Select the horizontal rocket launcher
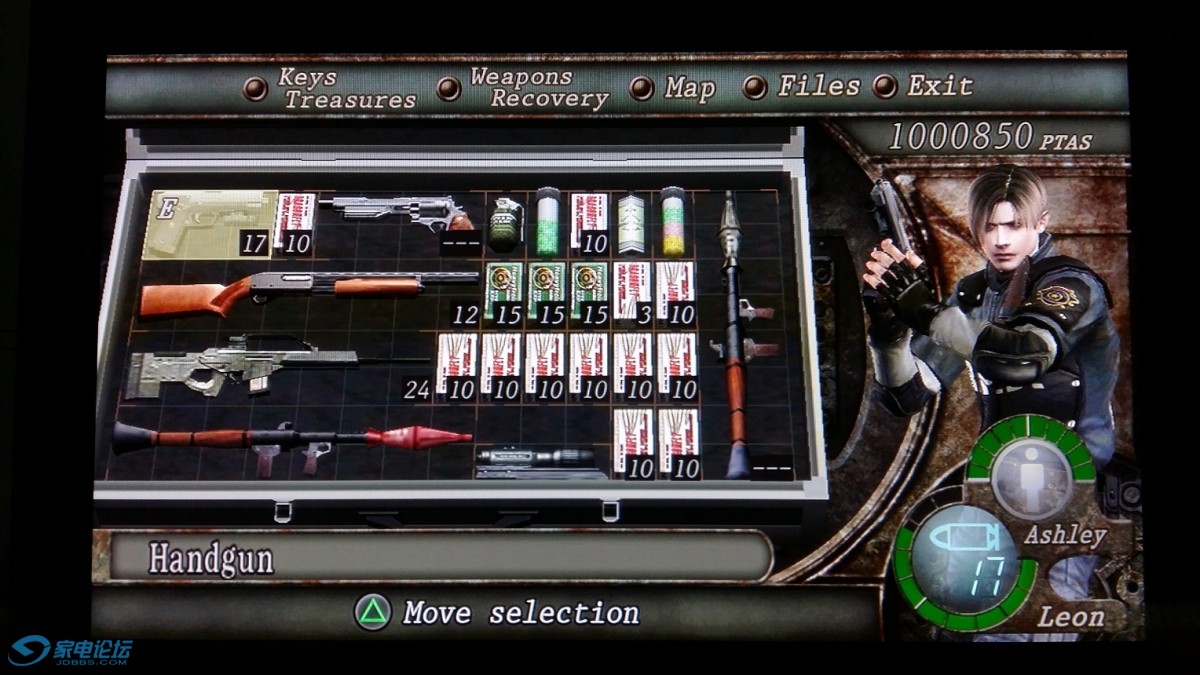This screenshot has width=1200, height=675. (290, 440)
